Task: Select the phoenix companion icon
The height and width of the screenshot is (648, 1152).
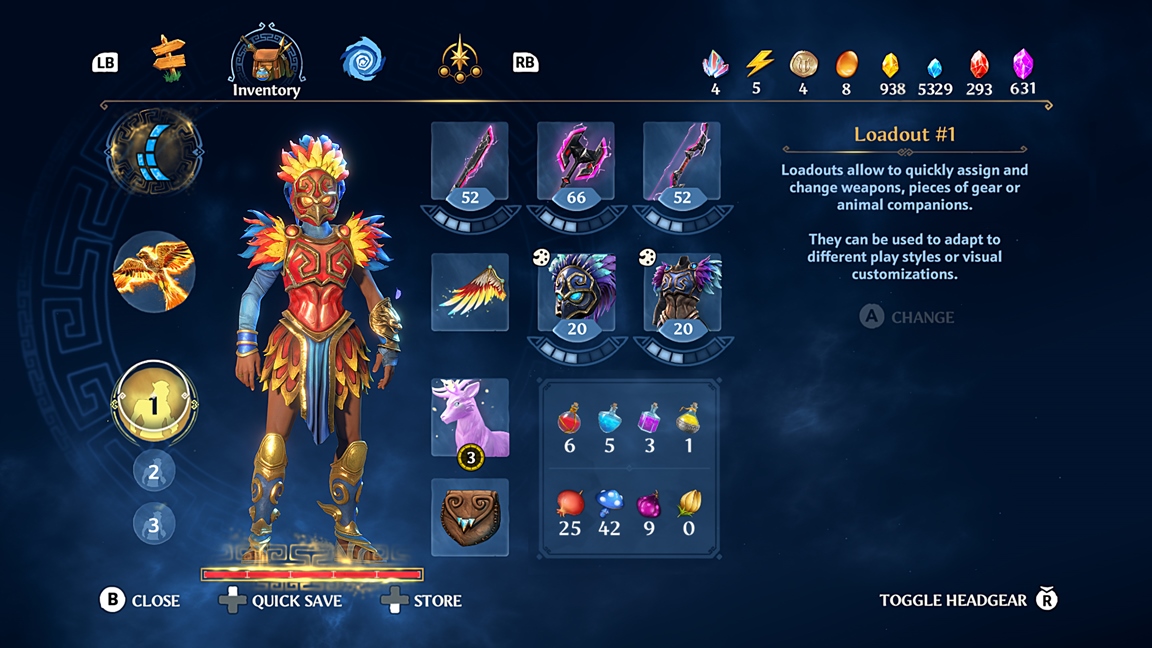Action: (x=154, y=272)
